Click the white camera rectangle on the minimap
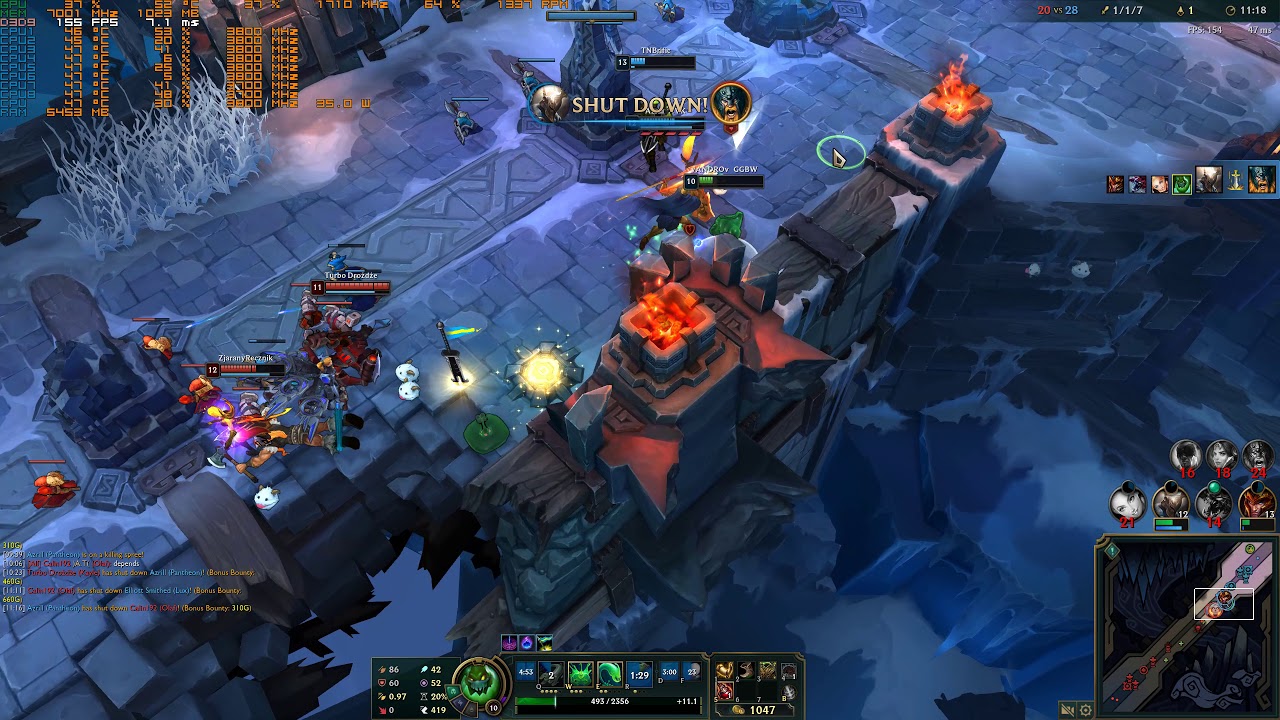This screenshot has width=1280, height=720. coord(1223,603)
